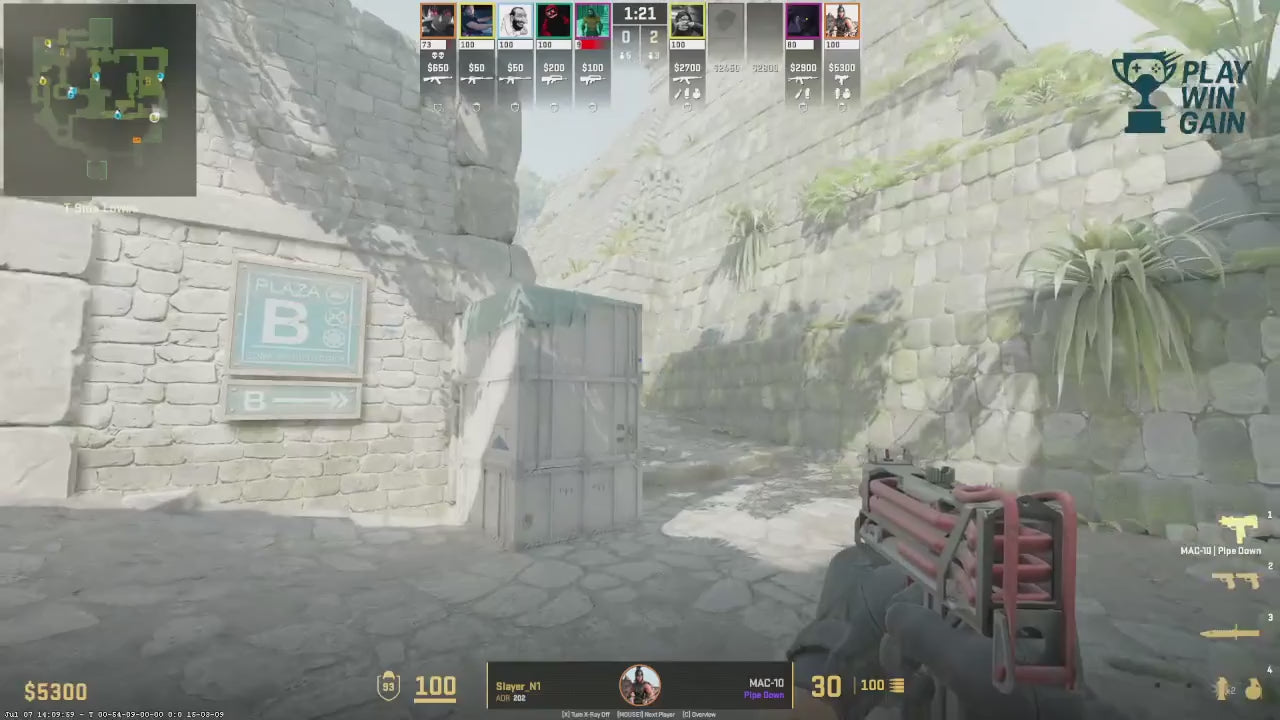Spectate the player with 73 health
The image size is (1280, 720).
(437, 21)
